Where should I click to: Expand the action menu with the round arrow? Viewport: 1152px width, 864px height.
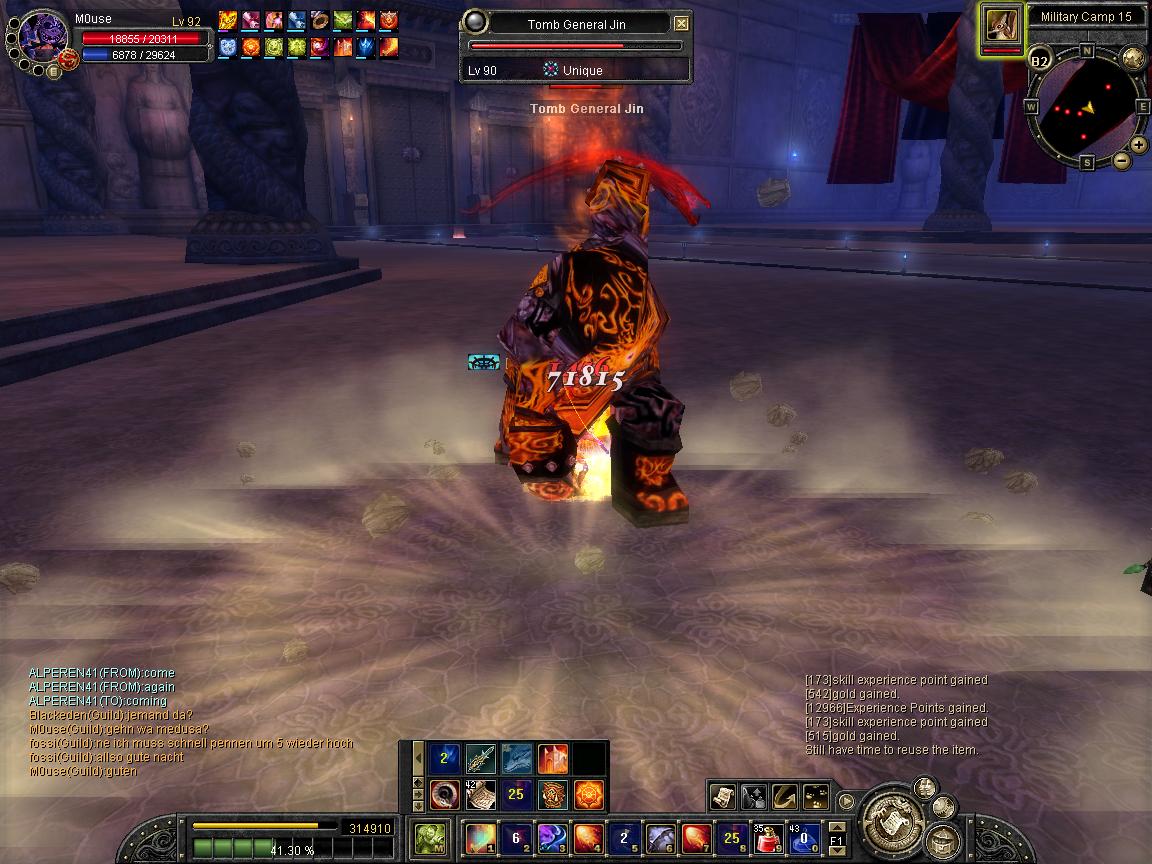[x=846, y=800]
